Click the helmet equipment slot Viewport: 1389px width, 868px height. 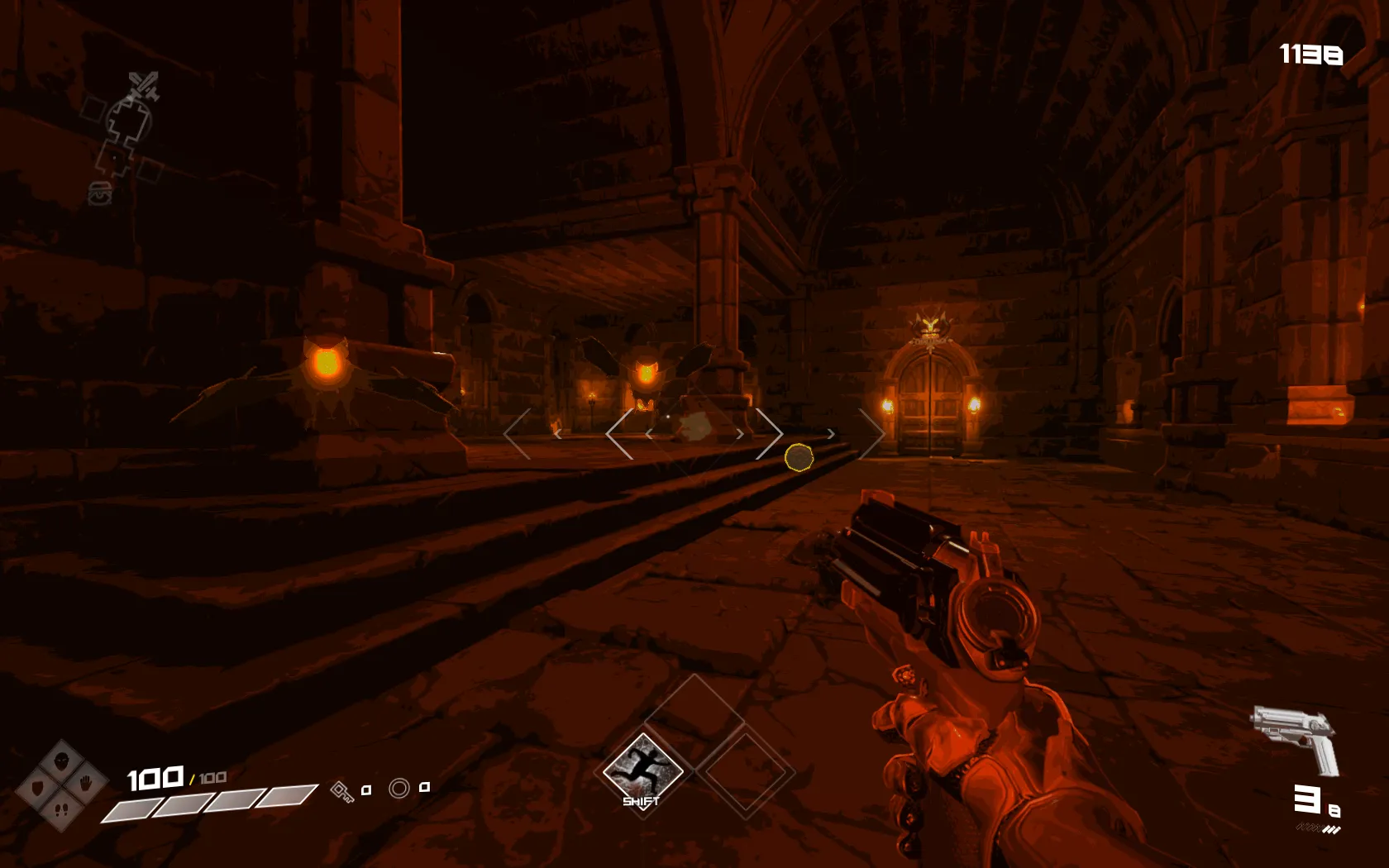click(x=62, y=760)
